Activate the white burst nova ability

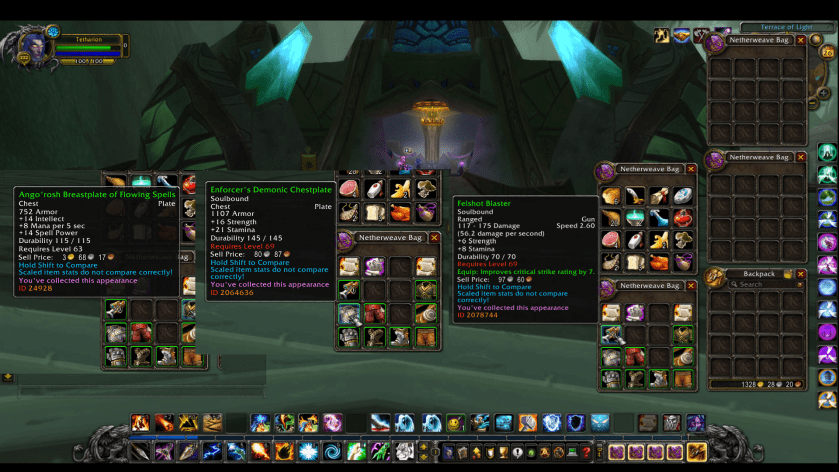307,452
